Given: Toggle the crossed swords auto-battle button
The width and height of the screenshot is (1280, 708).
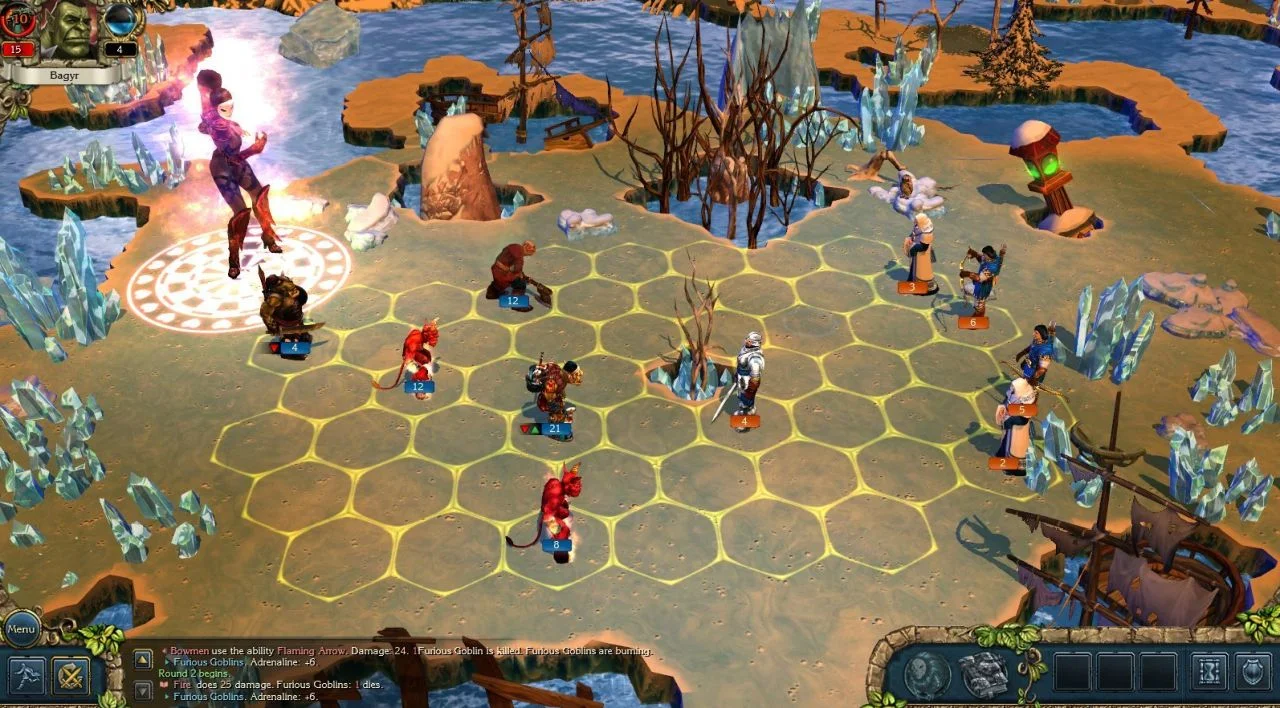Looking at the screenshot, I should coord(71,676).
